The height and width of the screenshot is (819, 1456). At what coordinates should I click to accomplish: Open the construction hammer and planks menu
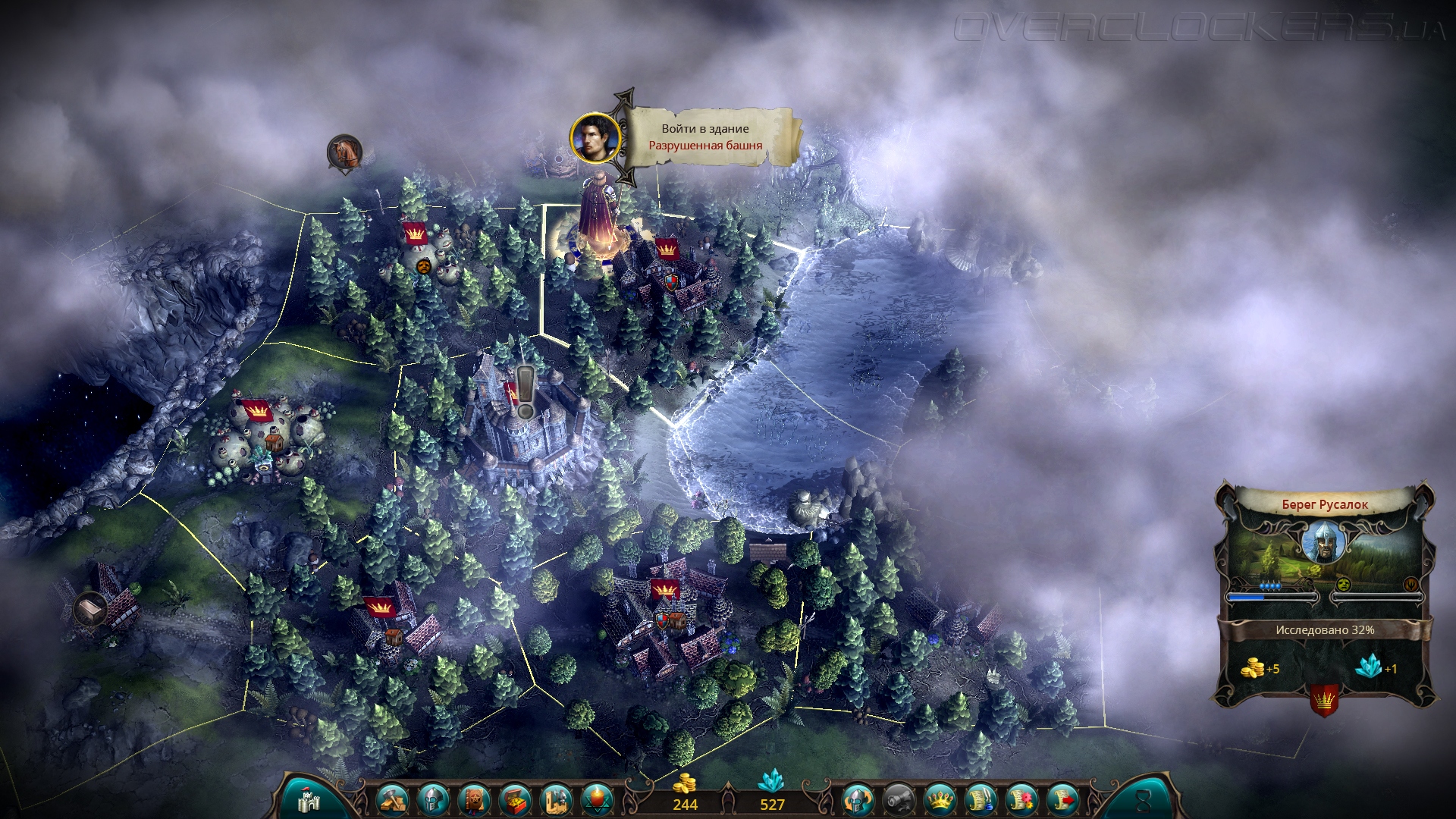392,800
